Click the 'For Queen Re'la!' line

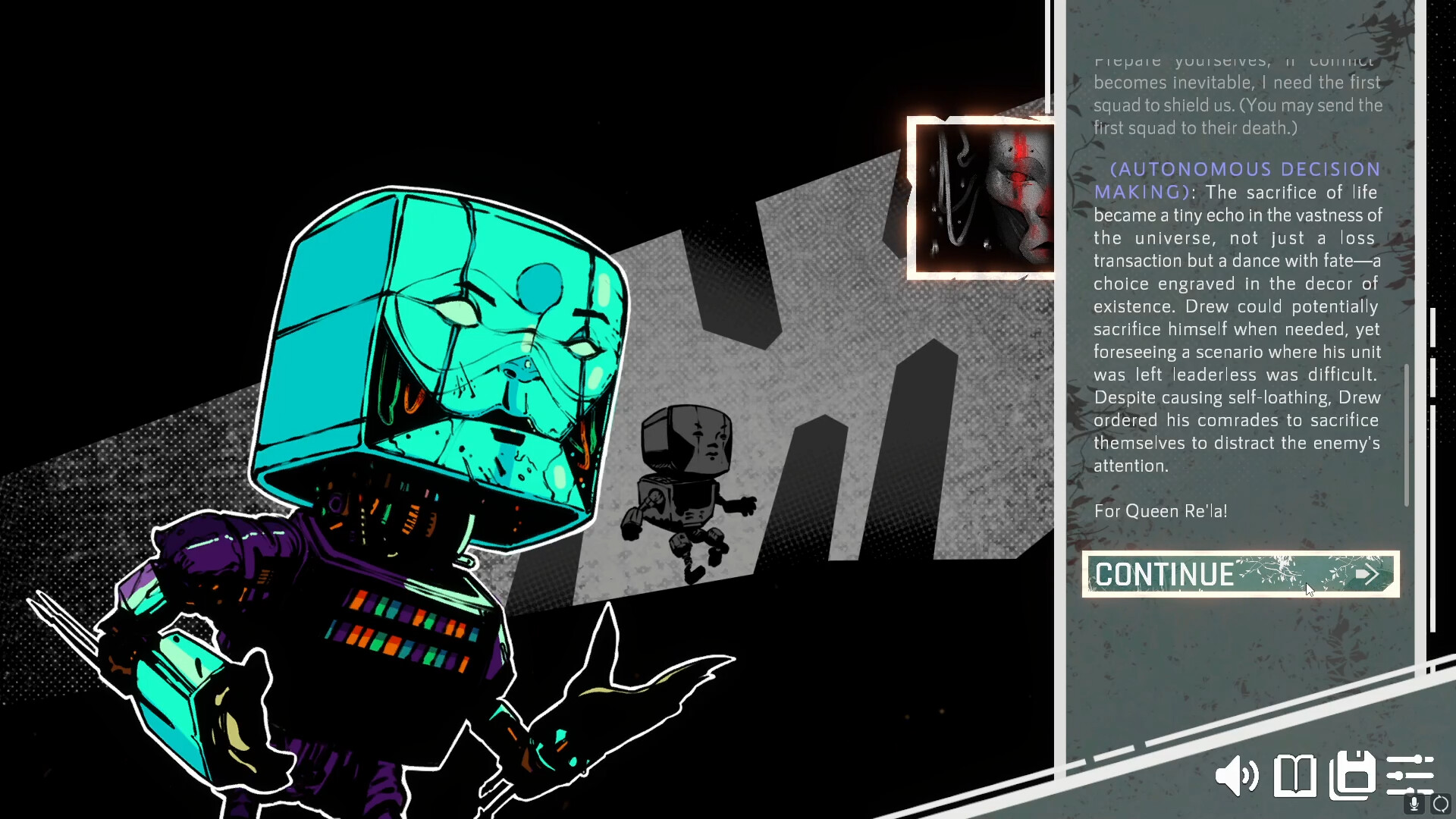pos(1161,511)
